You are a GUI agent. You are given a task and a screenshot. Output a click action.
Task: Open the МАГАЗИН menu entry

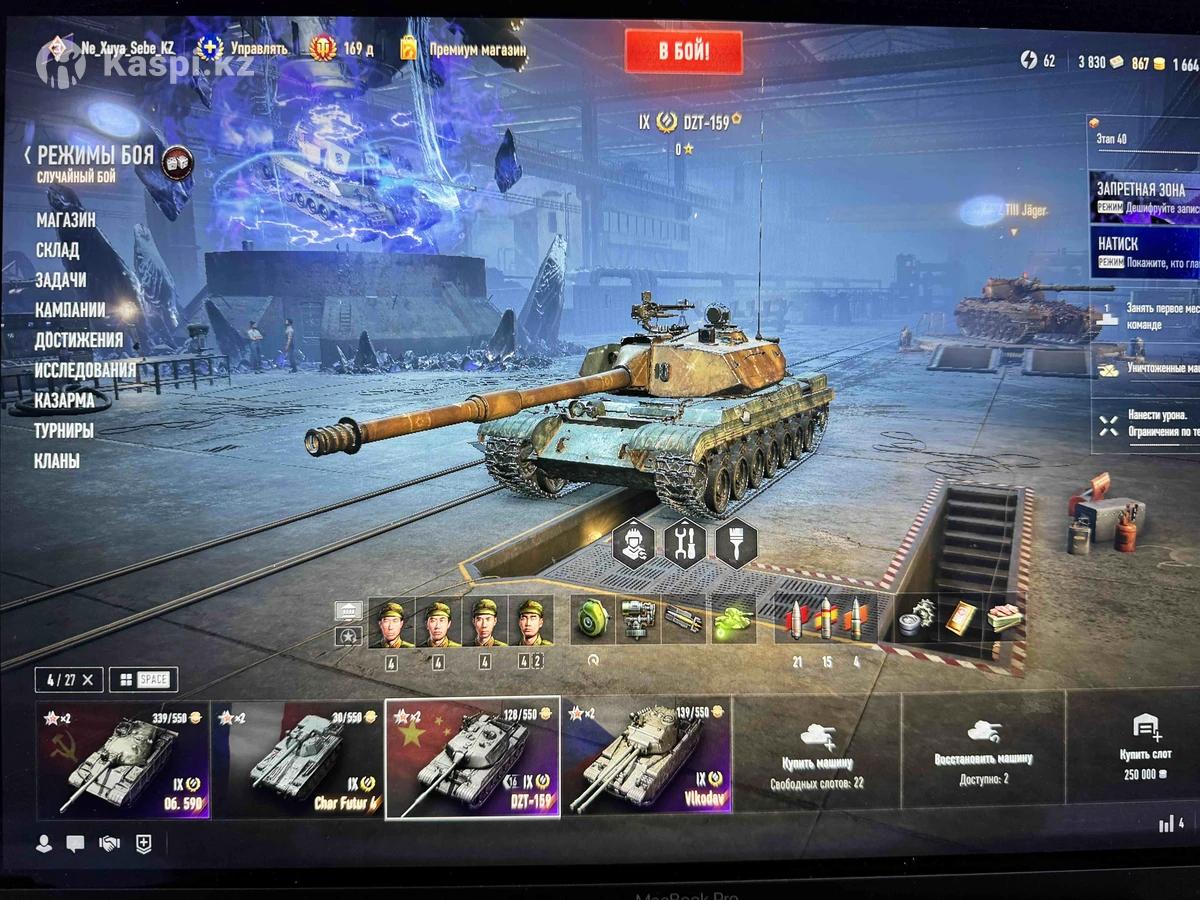click(x=66, y=220)
